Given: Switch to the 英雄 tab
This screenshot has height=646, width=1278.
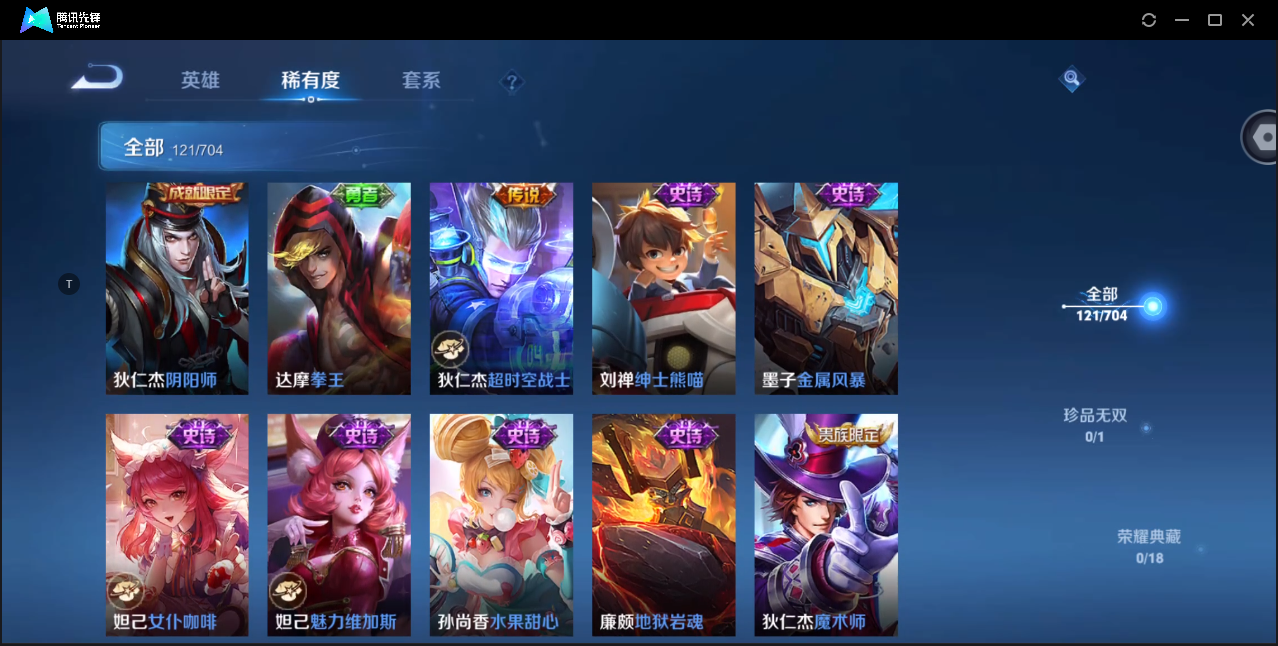Looking at the screenshot, I should point(200,80).
